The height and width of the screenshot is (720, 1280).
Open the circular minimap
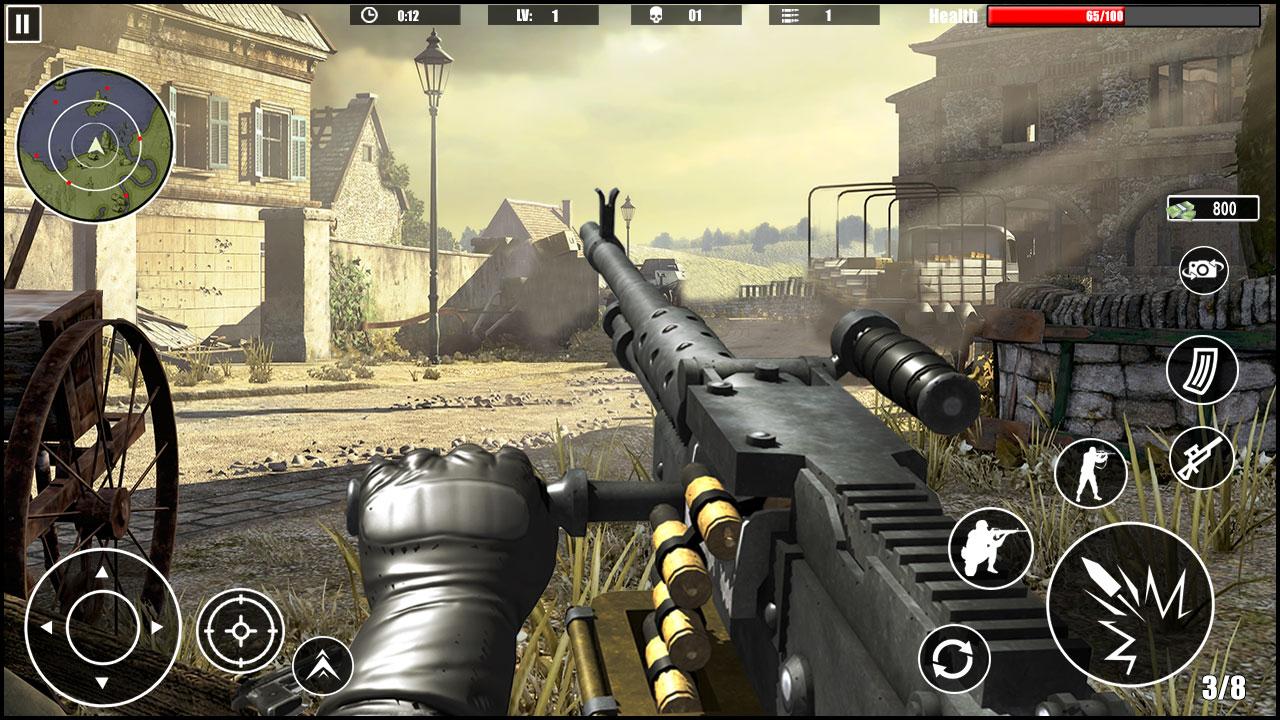click(97, 145)
